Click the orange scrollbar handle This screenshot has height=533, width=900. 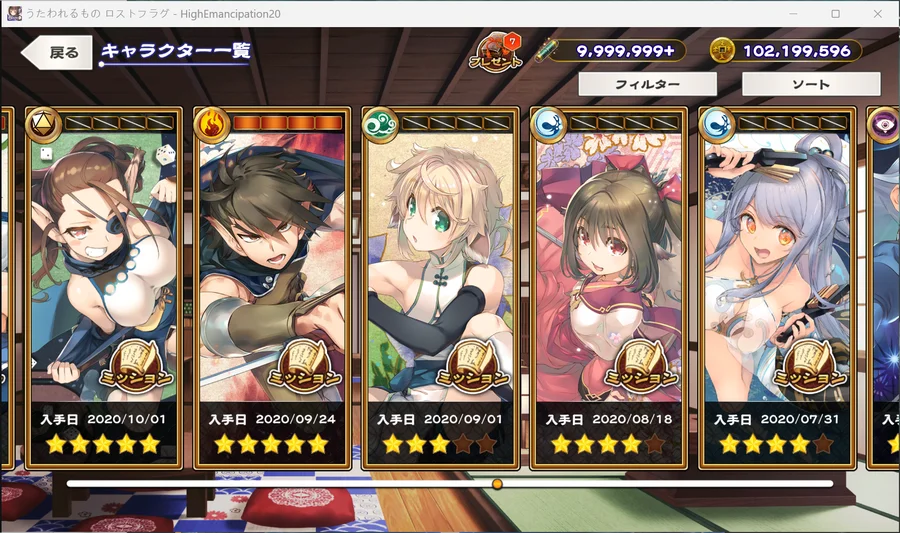click(497, 484)
